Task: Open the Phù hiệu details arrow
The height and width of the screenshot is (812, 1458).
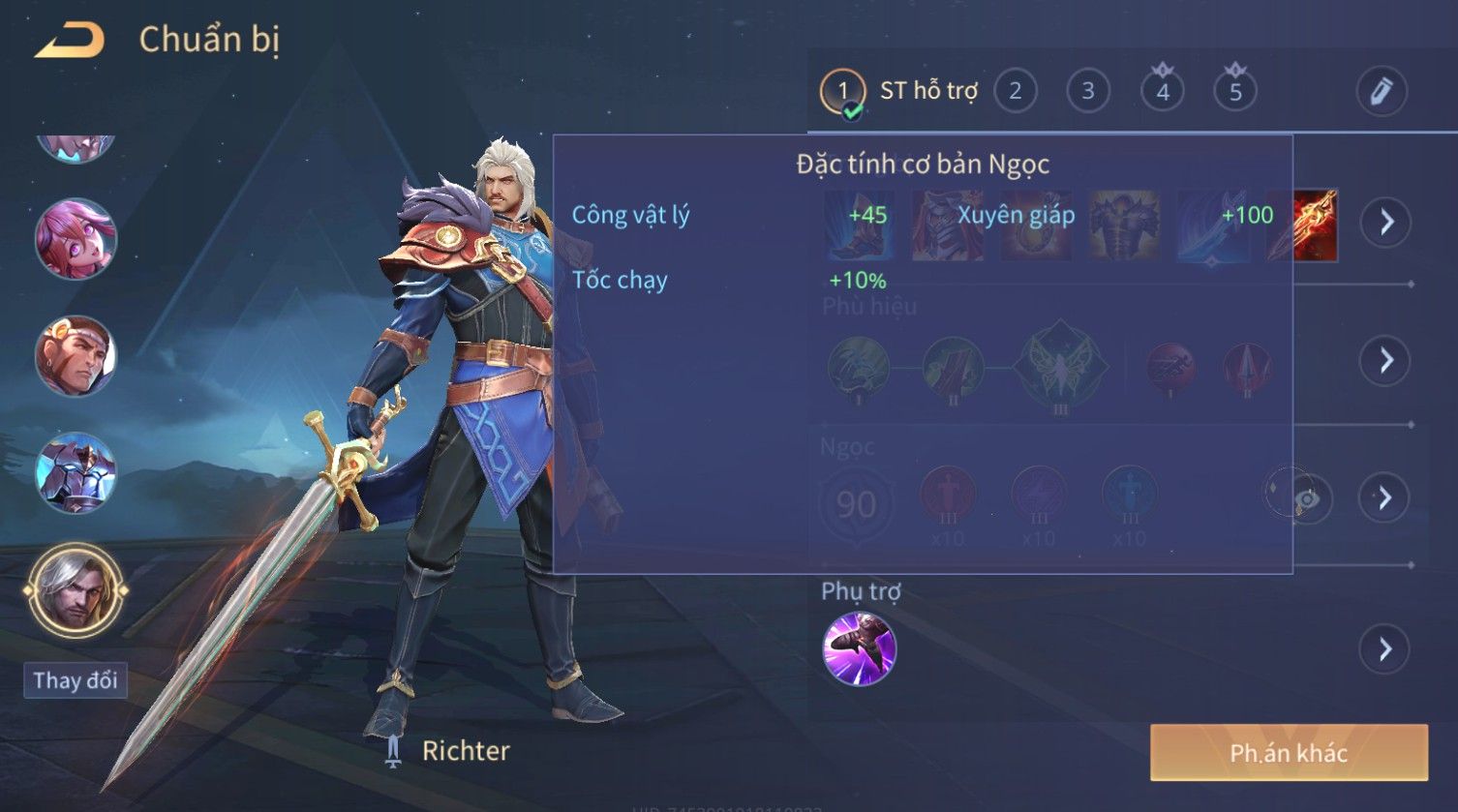Action: (1385, 361)
